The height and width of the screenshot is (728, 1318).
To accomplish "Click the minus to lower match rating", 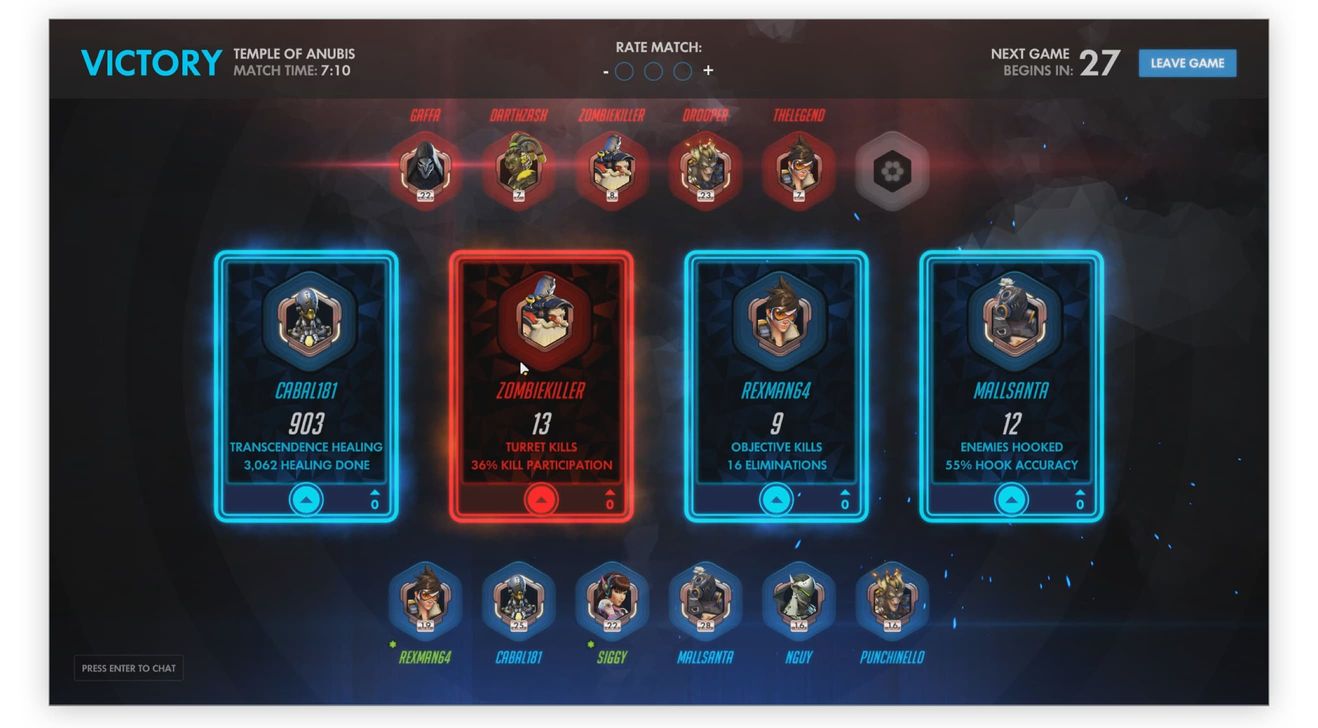I will tap(607, 71).
